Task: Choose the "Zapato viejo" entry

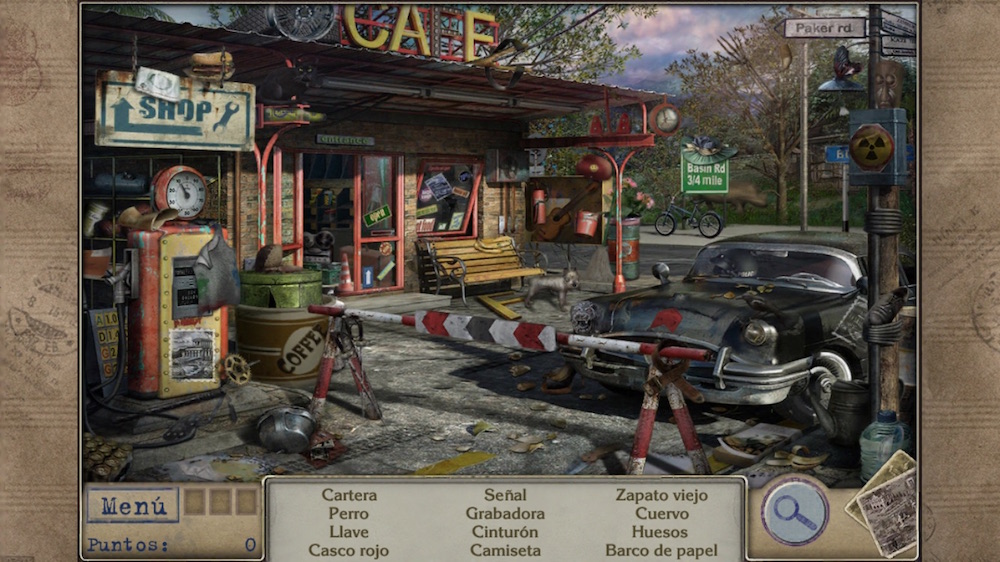Action: (x=661, y=495)
